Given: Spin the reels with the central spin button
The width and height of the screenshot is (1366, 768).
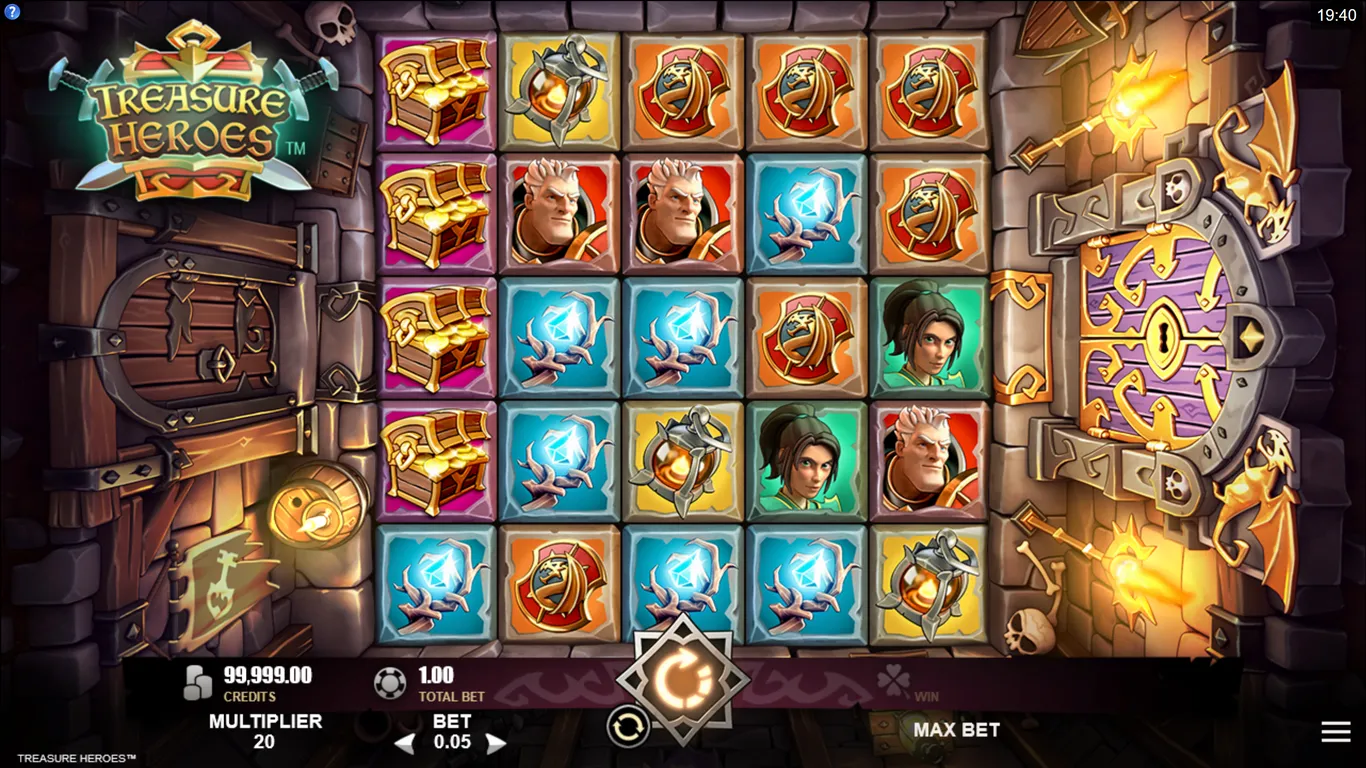Looking at the screenshot, I should (x=683, y=680).
